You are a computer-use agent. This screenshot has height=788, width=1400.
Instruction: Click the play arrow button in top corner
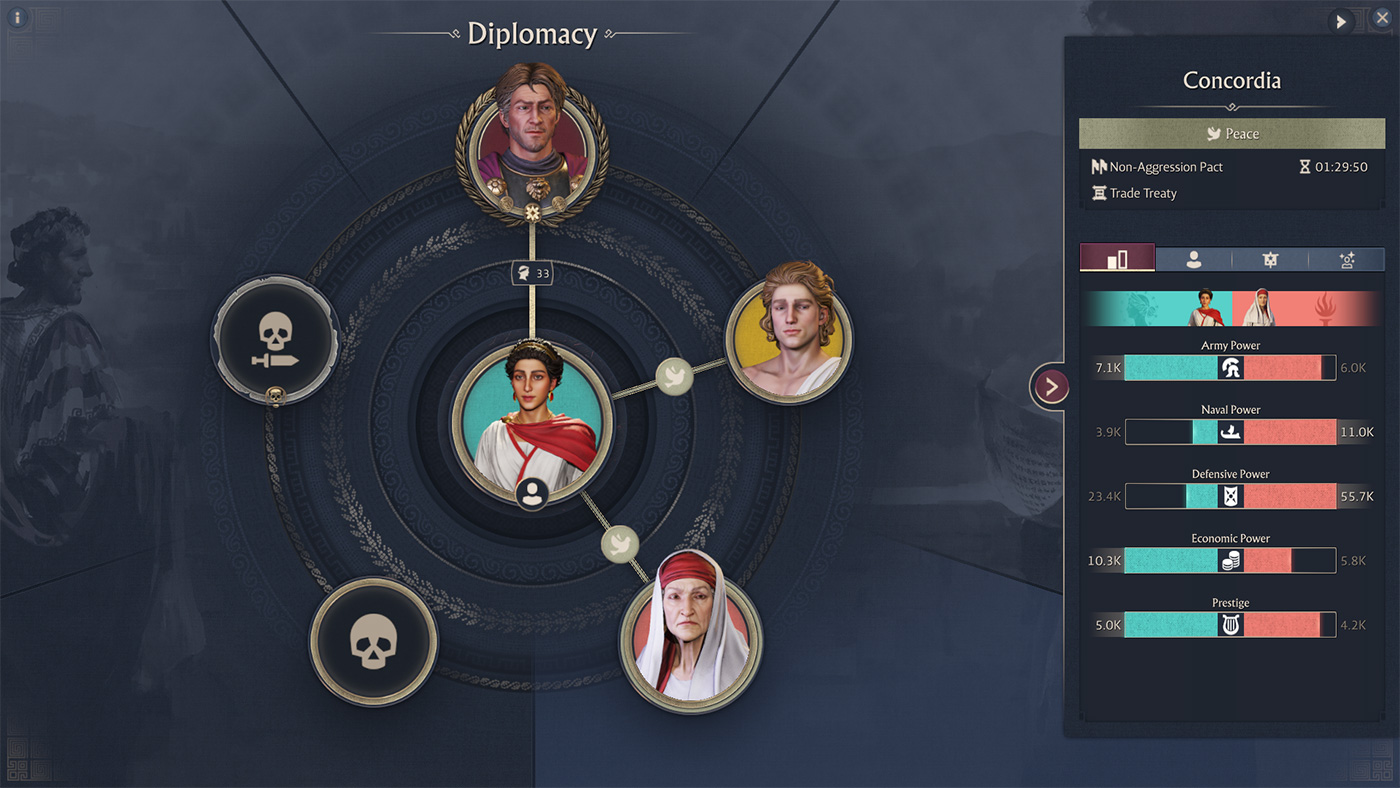coord(1341,21)
